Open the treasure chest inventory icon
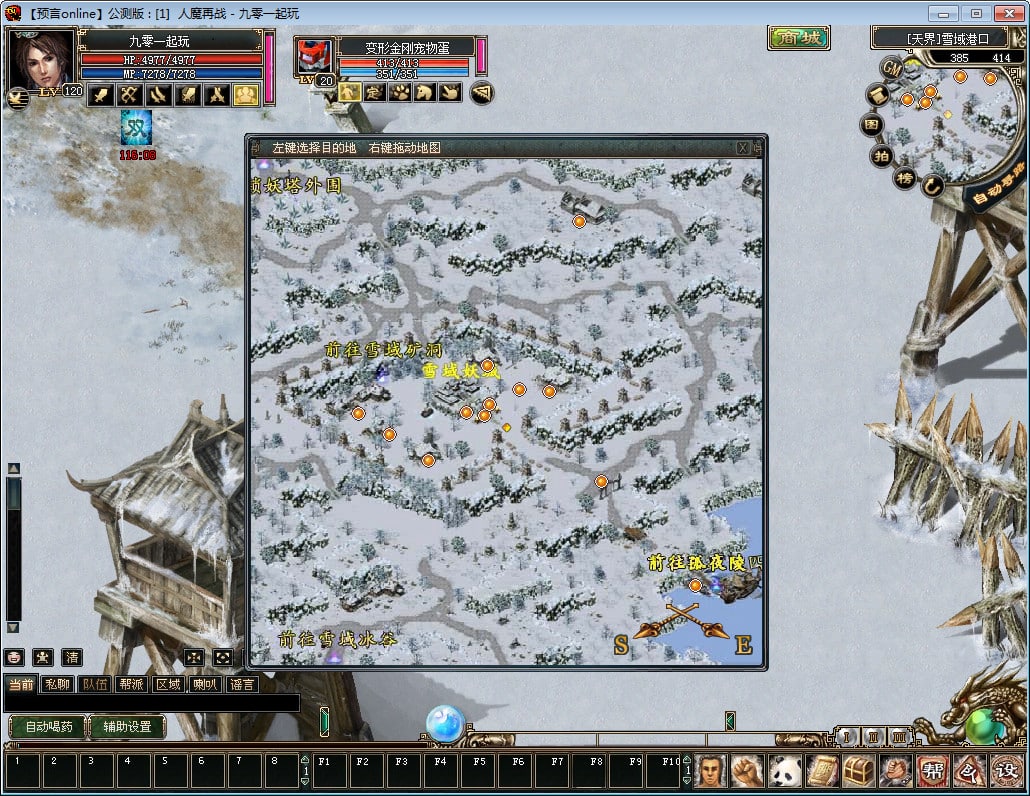 coord(858,770)
